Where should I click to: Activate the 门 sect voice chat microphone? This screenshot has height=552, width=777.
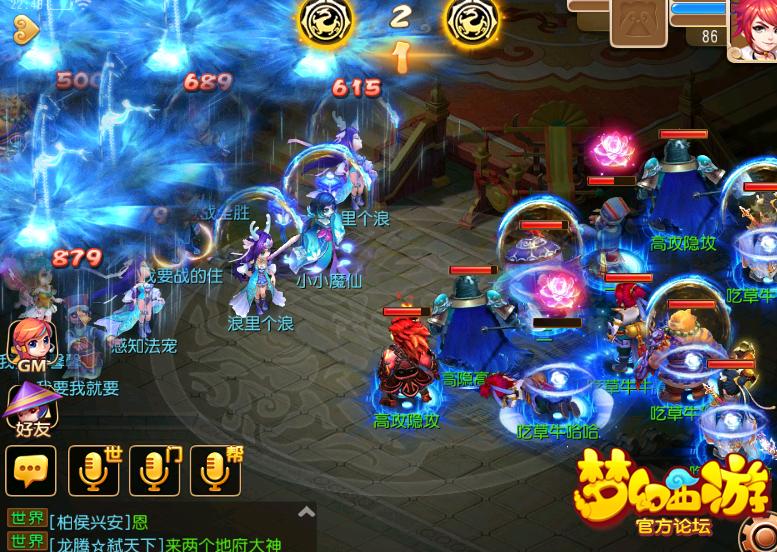coord(155,470)
